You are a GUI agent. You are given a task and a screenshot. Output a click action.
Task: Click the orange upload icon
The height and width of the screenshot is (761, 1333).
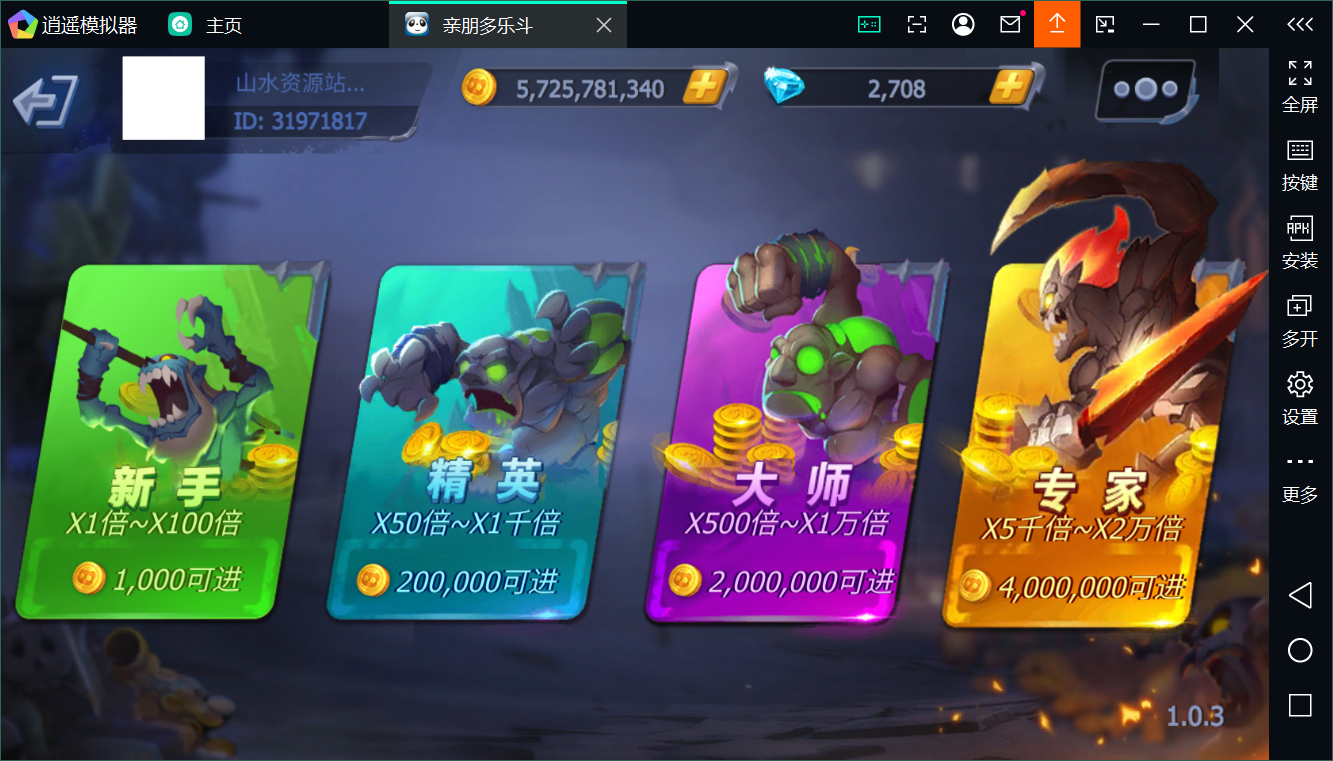1057,23
